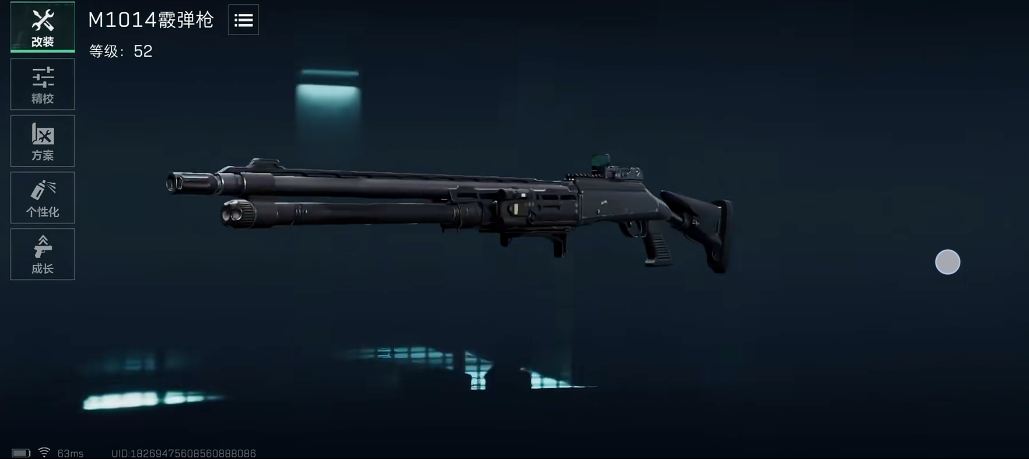
Task: Open the list menu beside M1014霰弹枪
Action: point(243,20)
